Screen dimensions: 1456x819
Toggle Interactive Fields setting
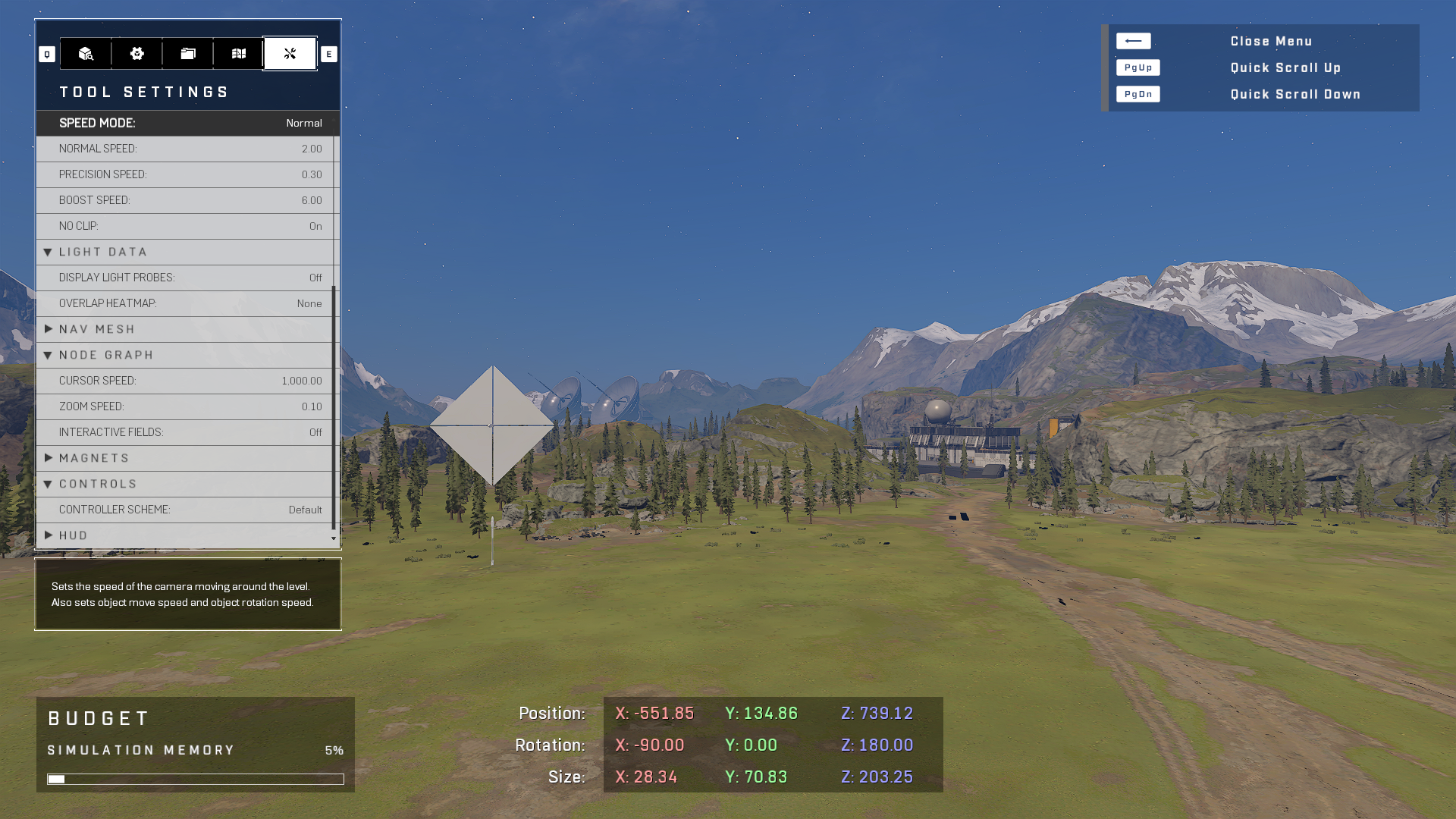tap(186, 432)
